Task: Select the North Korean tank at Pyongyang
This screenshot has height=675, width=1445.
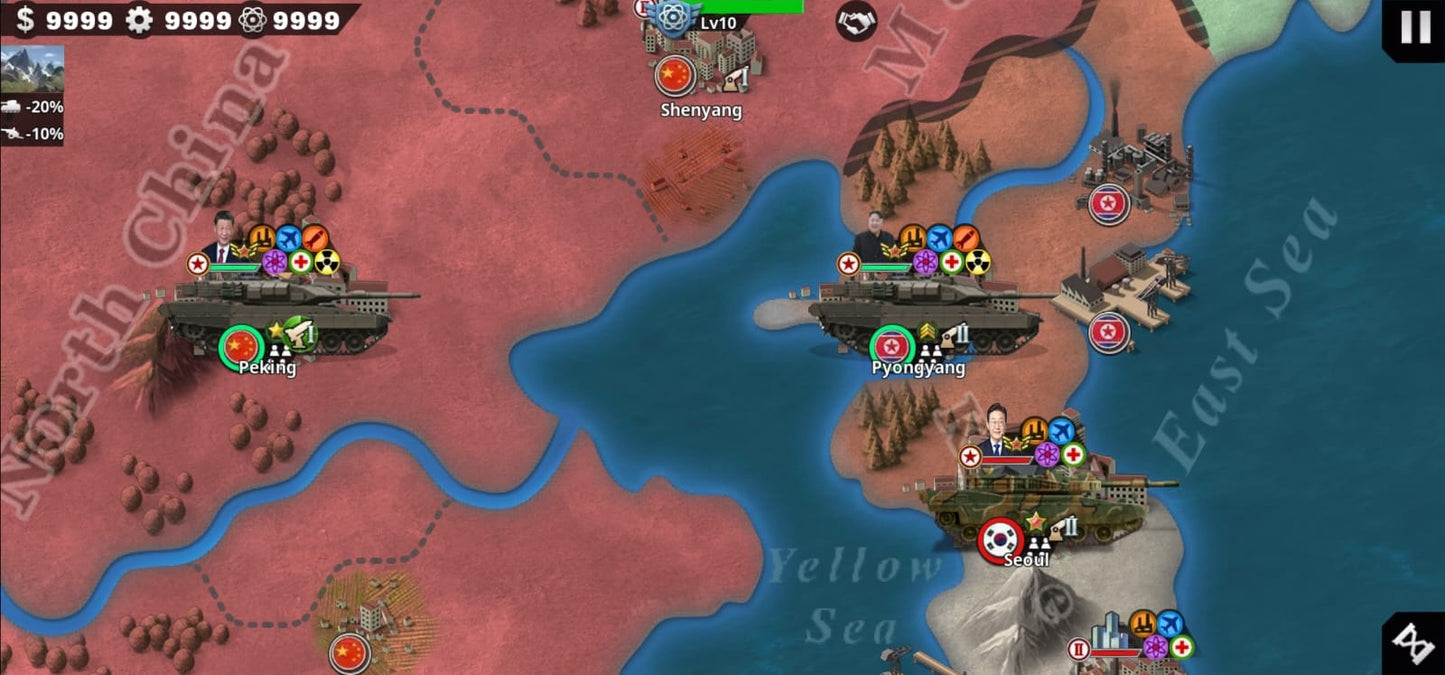Action: click(925, 308)
